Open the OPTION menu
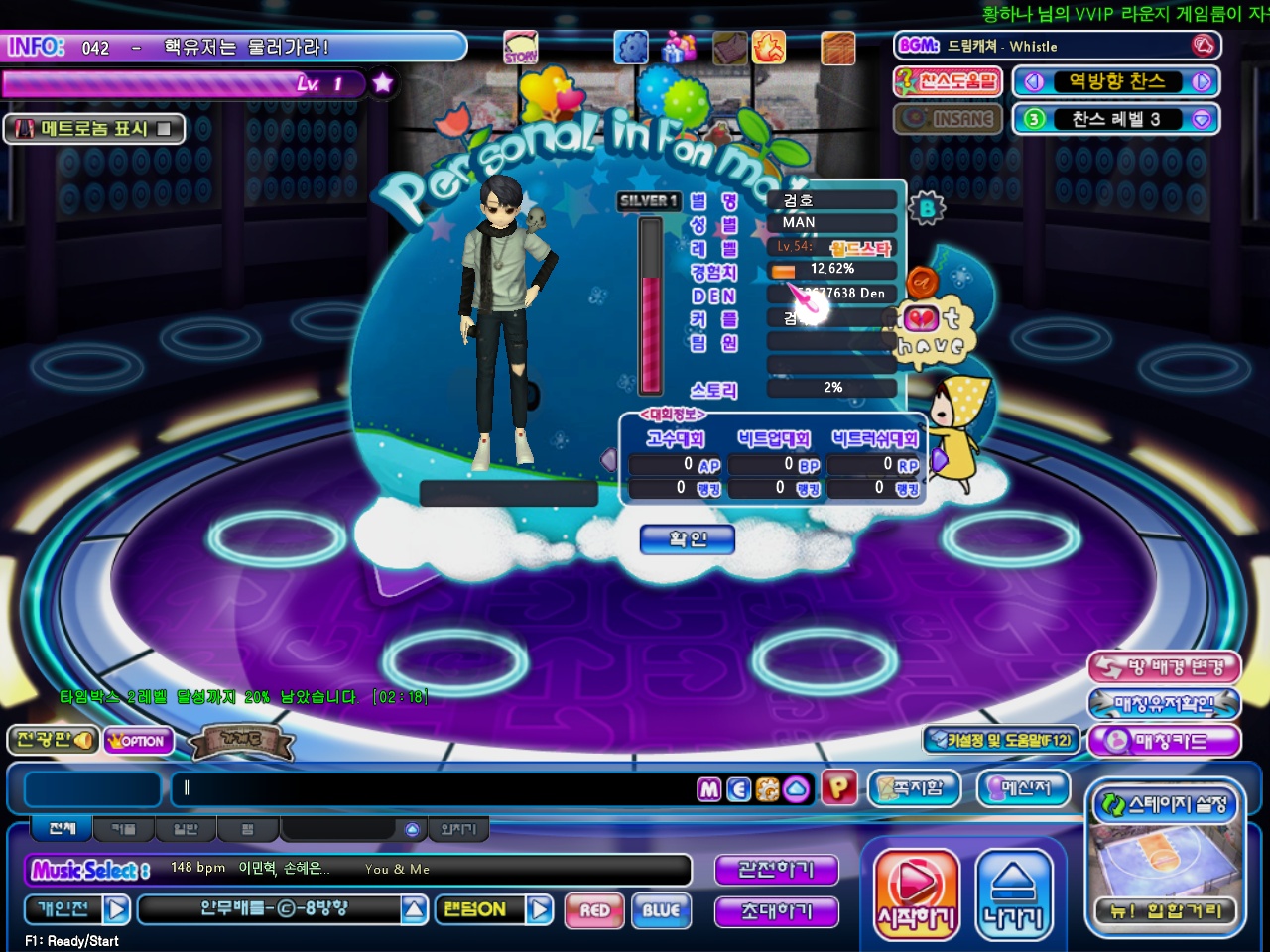1270x952 pixels. tap(139, 741)
